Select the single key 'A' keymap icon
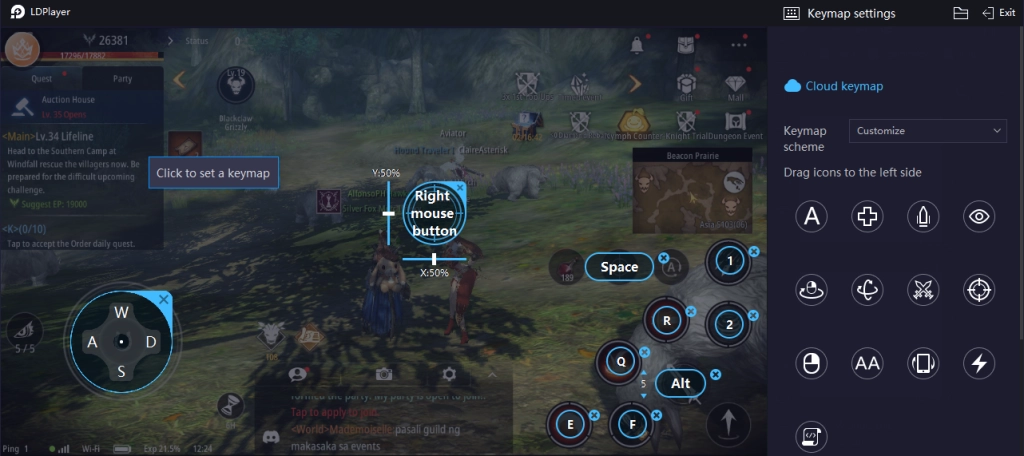 click(x=813, y=215)
